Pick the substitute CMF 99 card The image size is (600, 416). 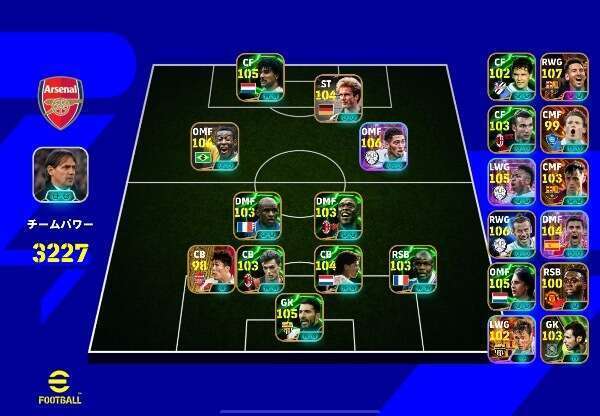564,130
